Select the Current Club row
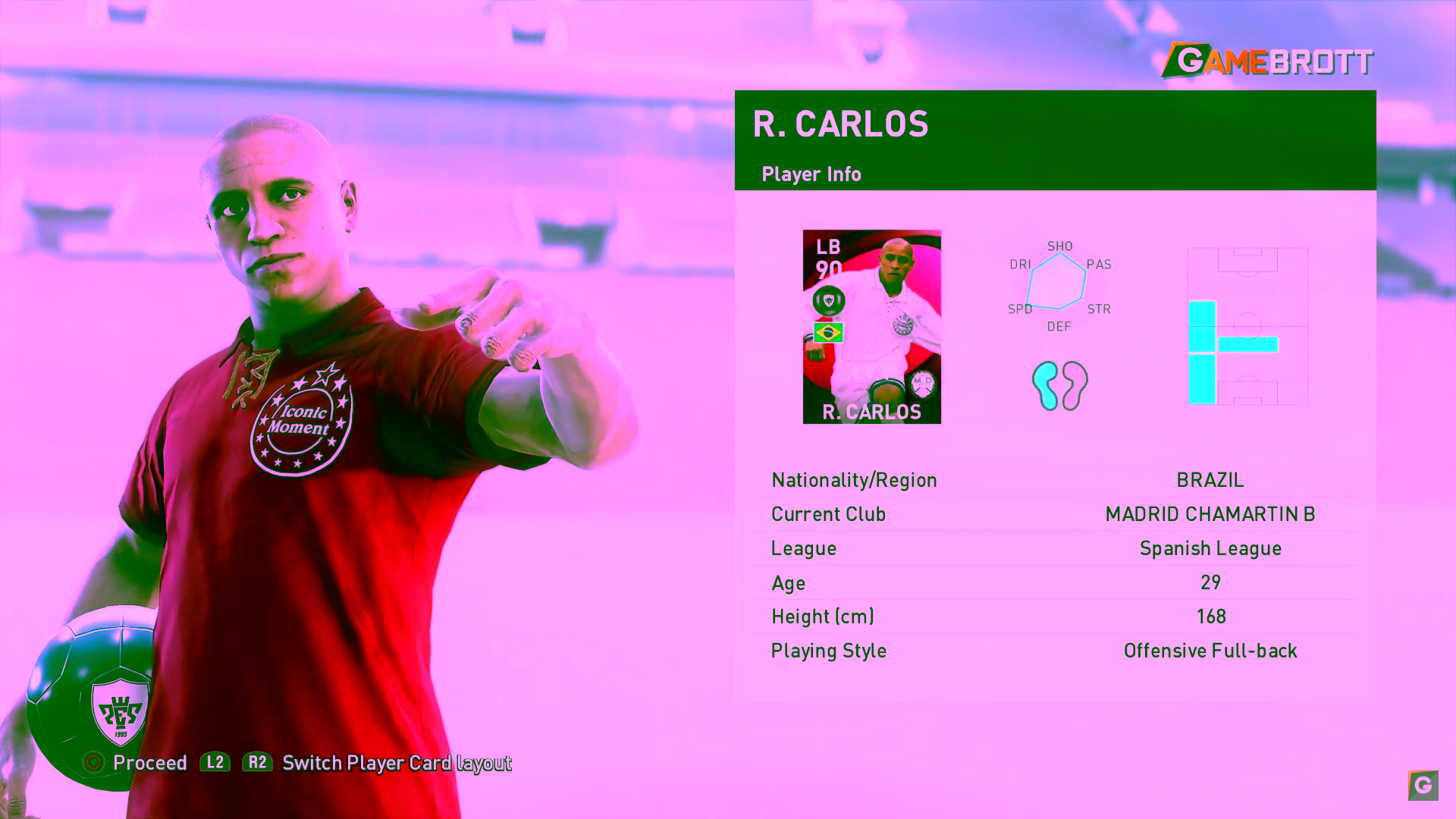The width and height of the screenshot is (1456, 819). point(1055,514)
